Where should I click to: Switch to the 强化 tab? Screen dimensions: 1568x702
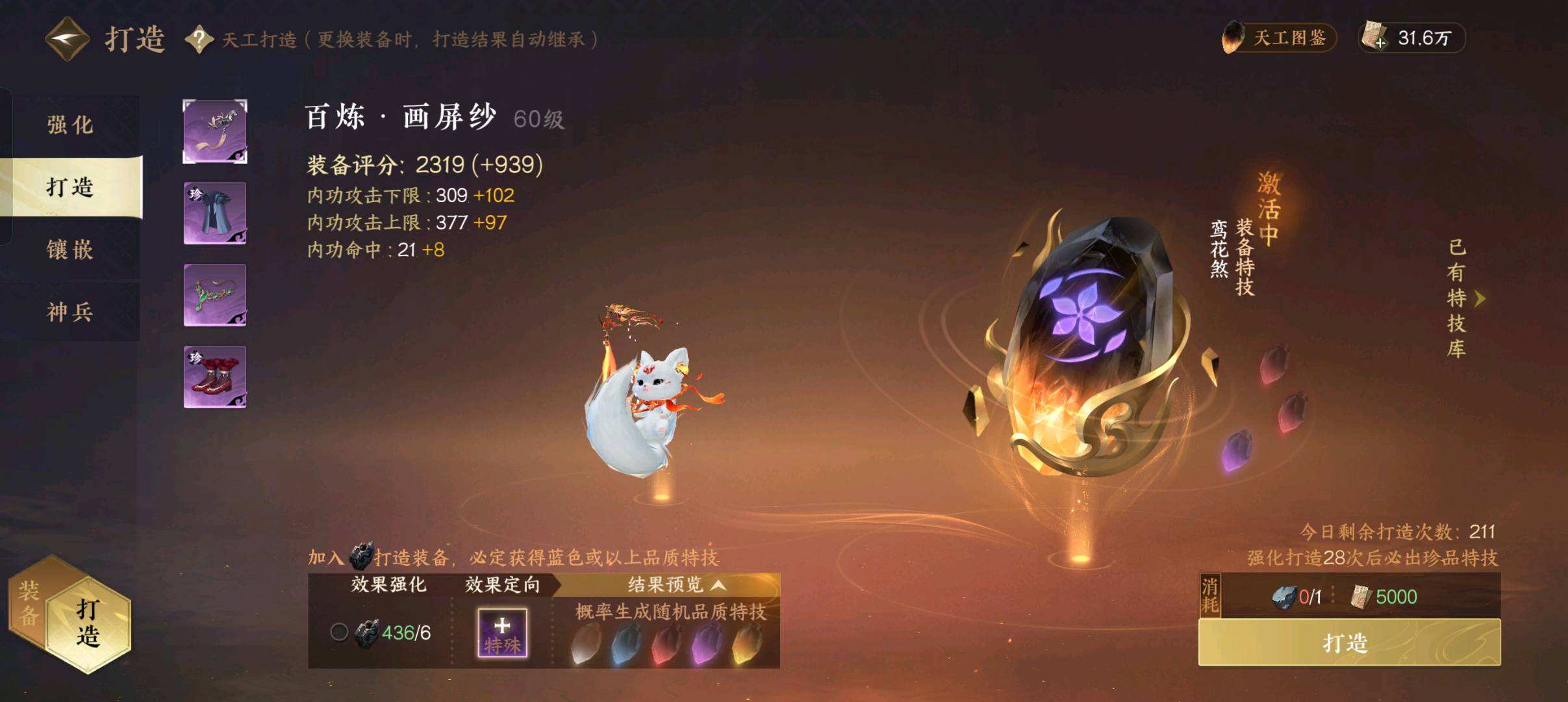[70, 125]
